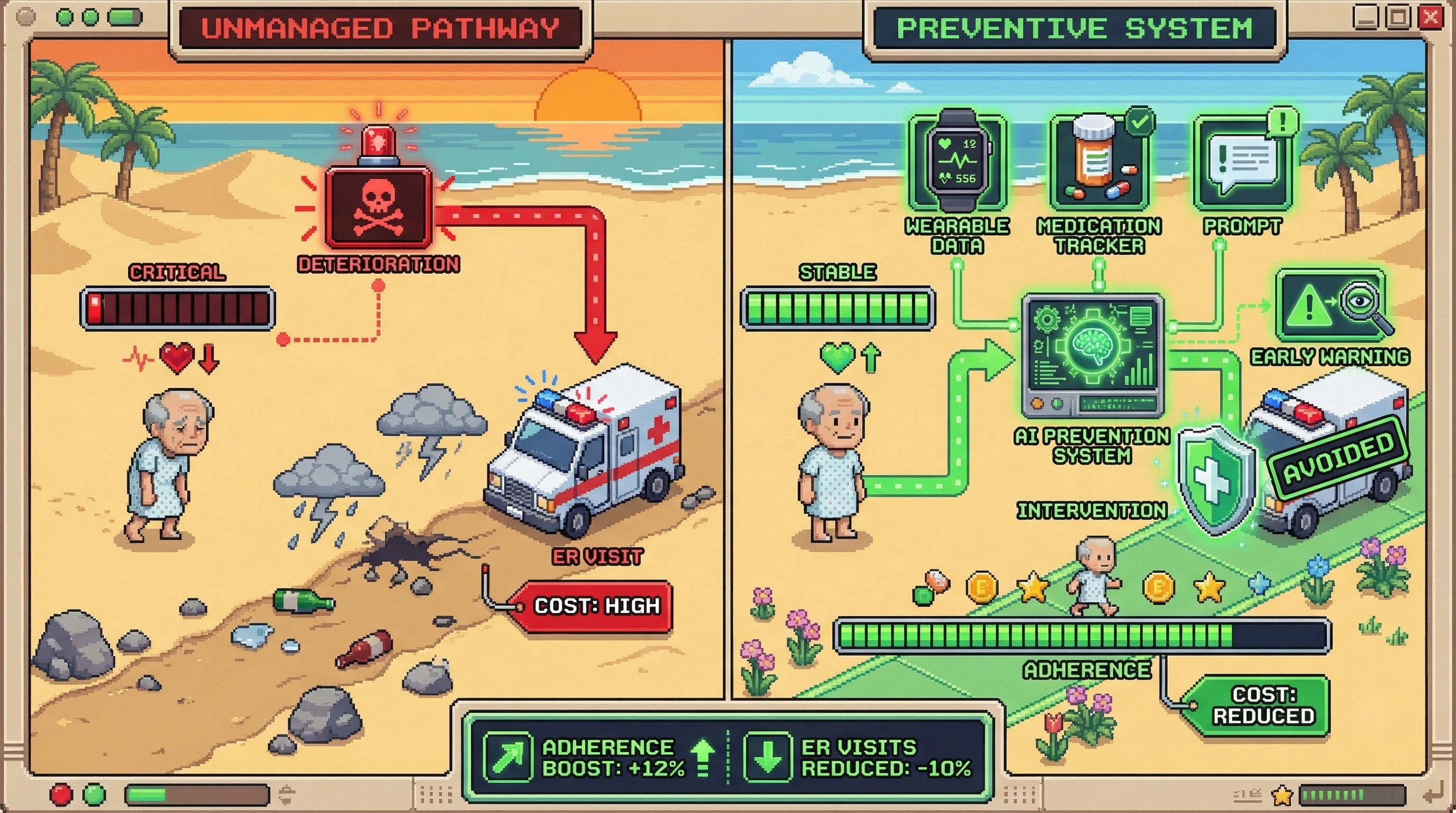The image size is (1456, 813).
Task: Select the Preventive System header tab
Action: pyautogui.click(x=1074, y=28)
